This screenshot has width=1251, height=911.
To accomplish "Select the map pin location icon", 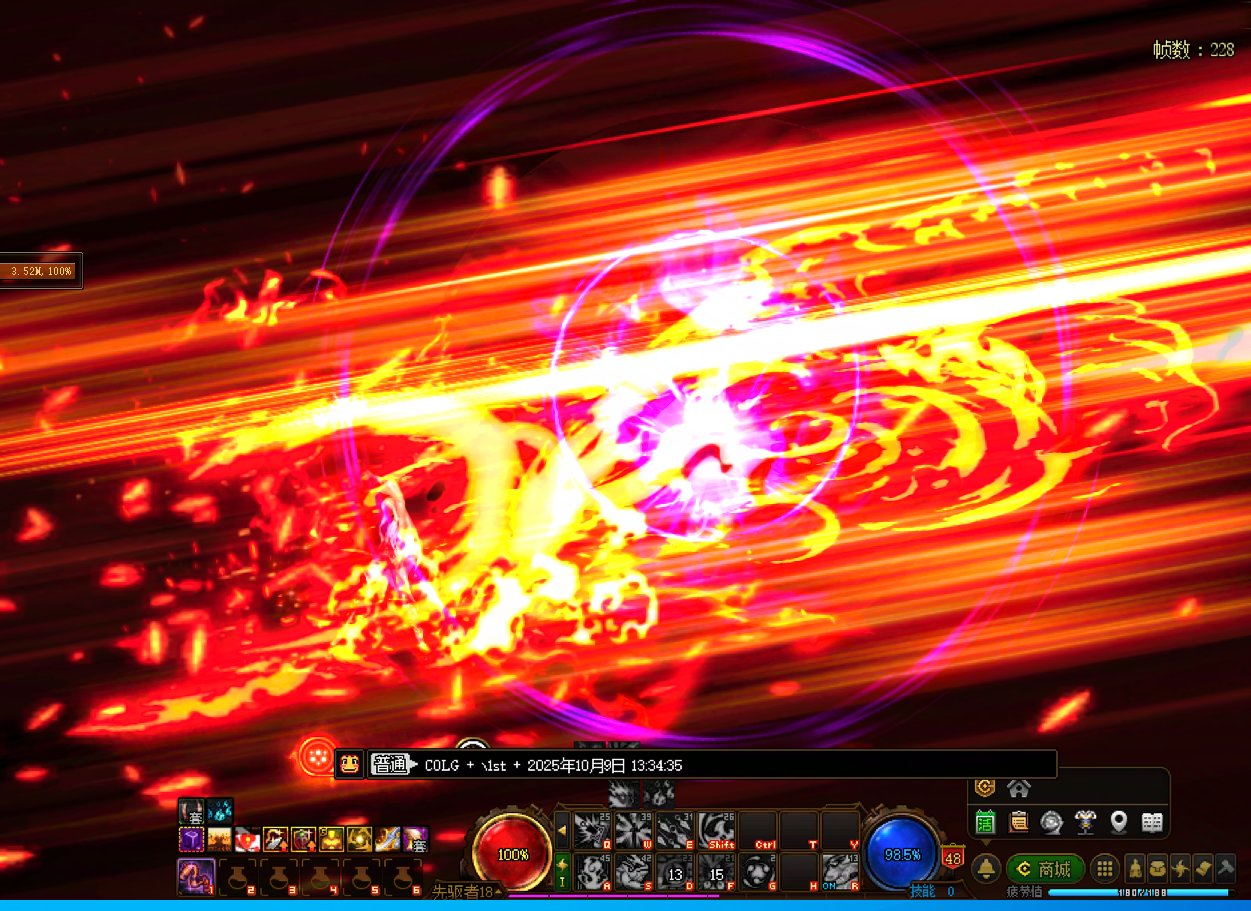I will [1118, 823].
